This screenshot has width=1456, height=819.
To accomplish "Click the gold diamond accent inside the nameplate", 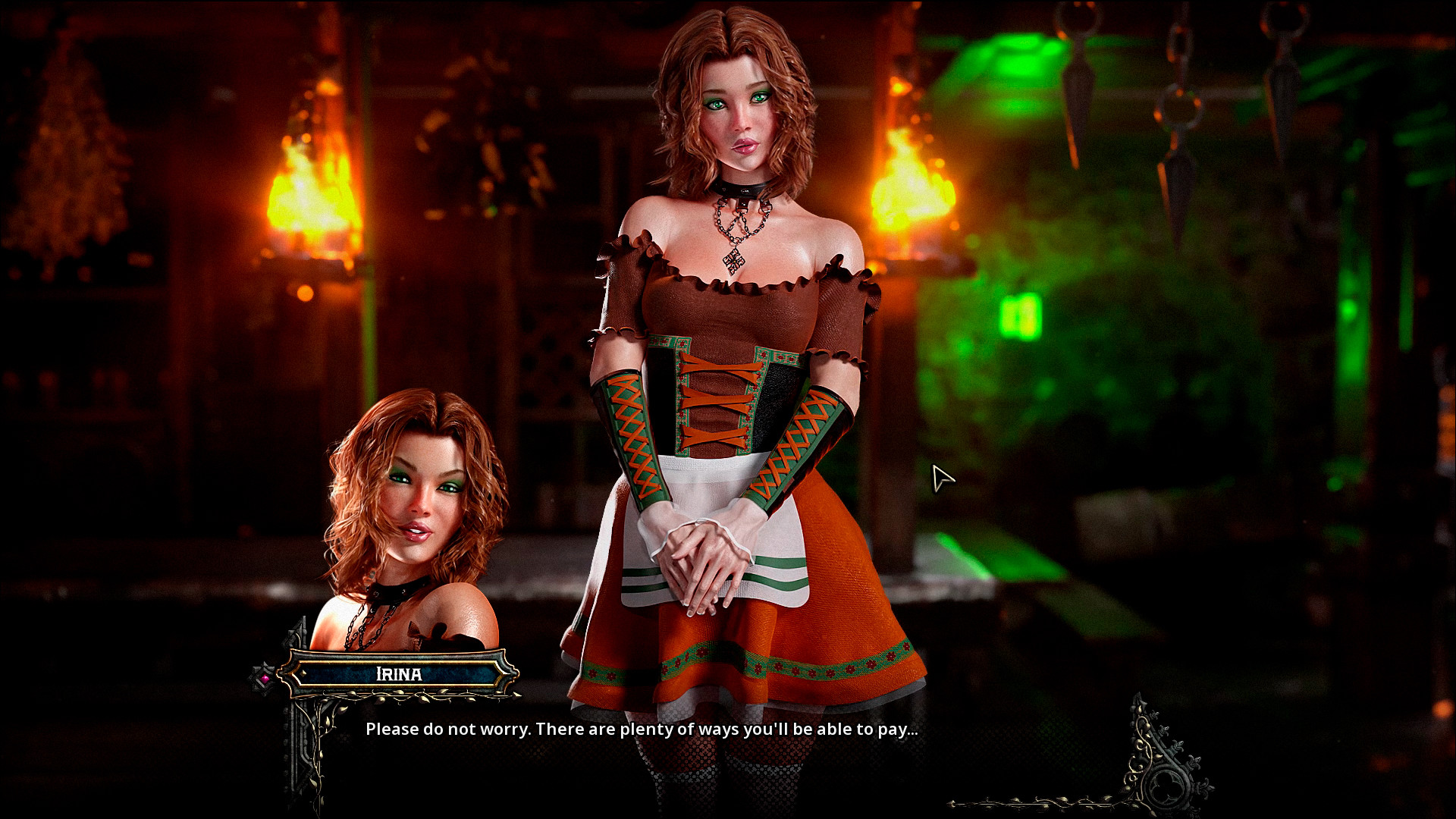I will [303, 674].
